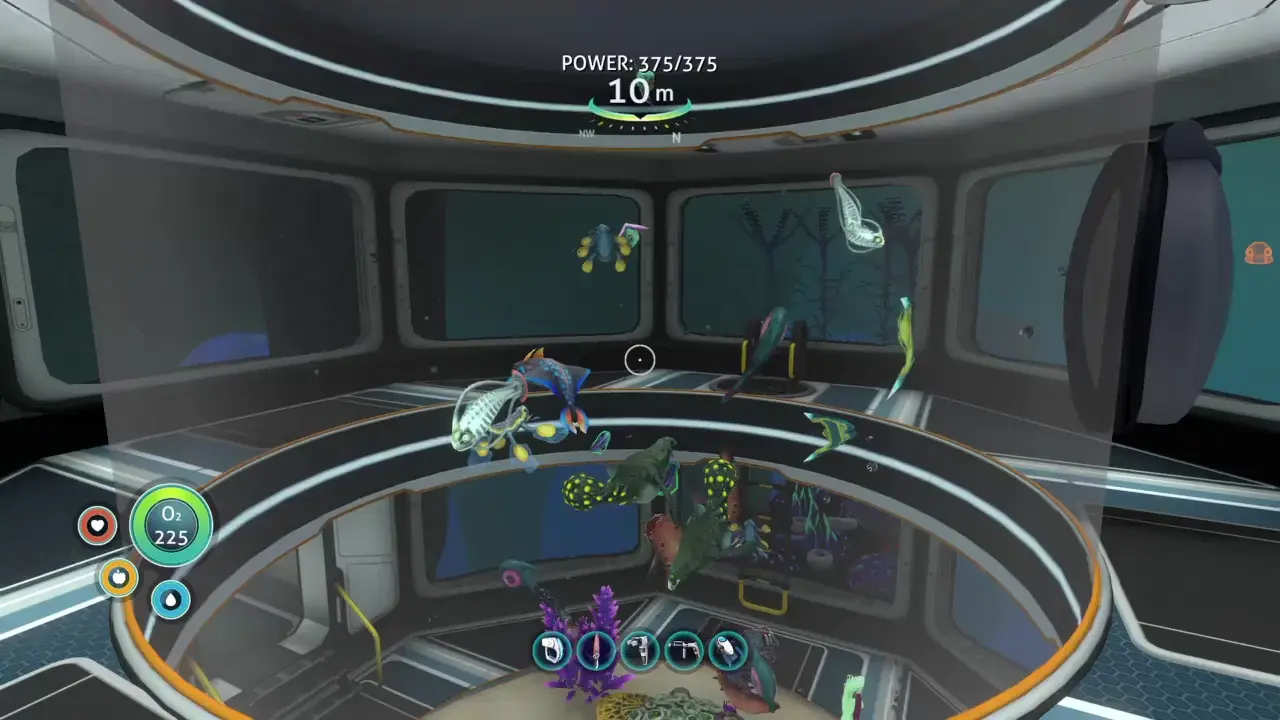1280x720 pixels.
Task: Open the yellow-lidded trash receptacle
Action: pyautogui.click(x=765, y=590)
